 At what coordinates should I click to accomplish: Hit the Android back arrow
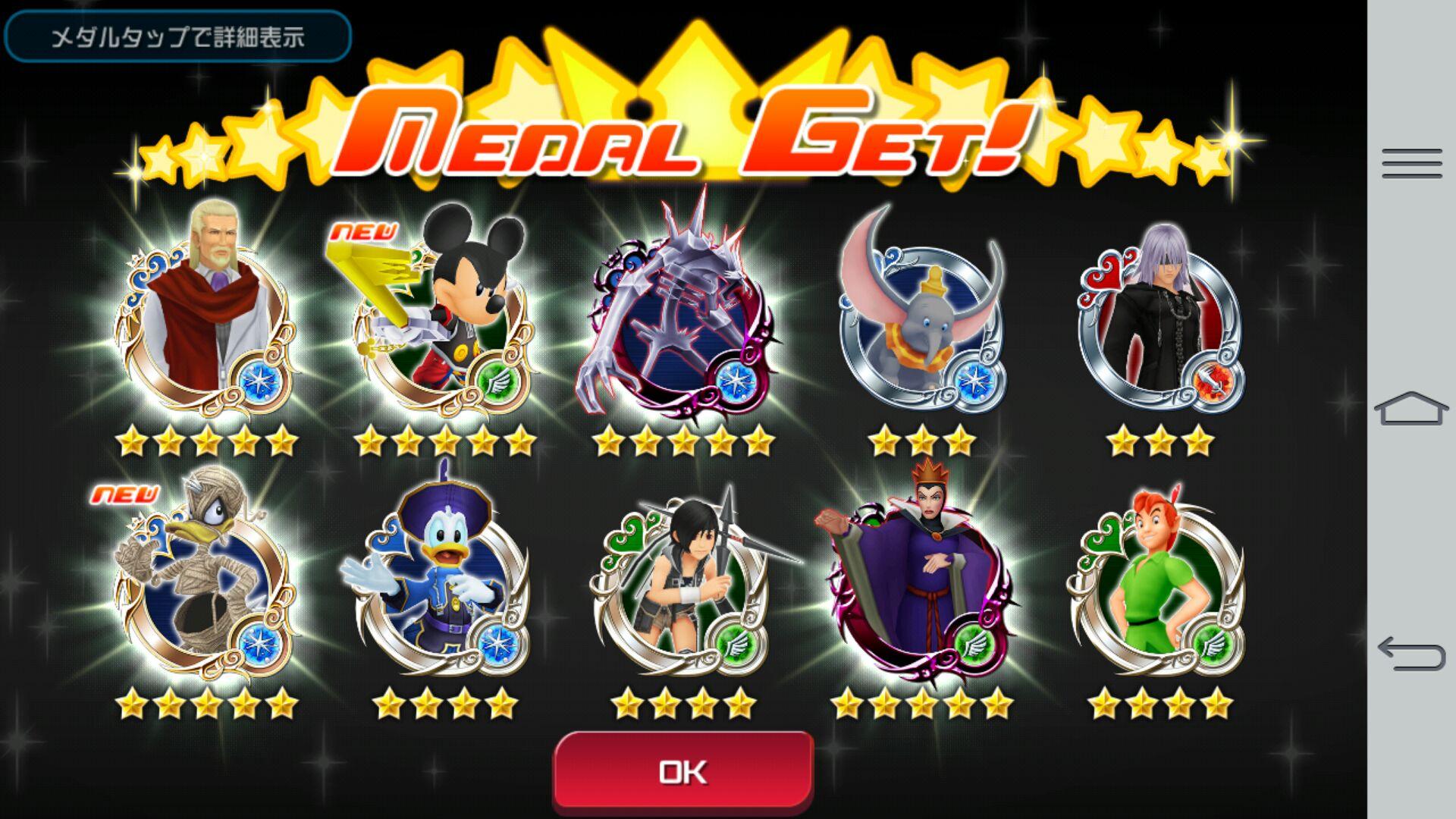pos(1411,654)
